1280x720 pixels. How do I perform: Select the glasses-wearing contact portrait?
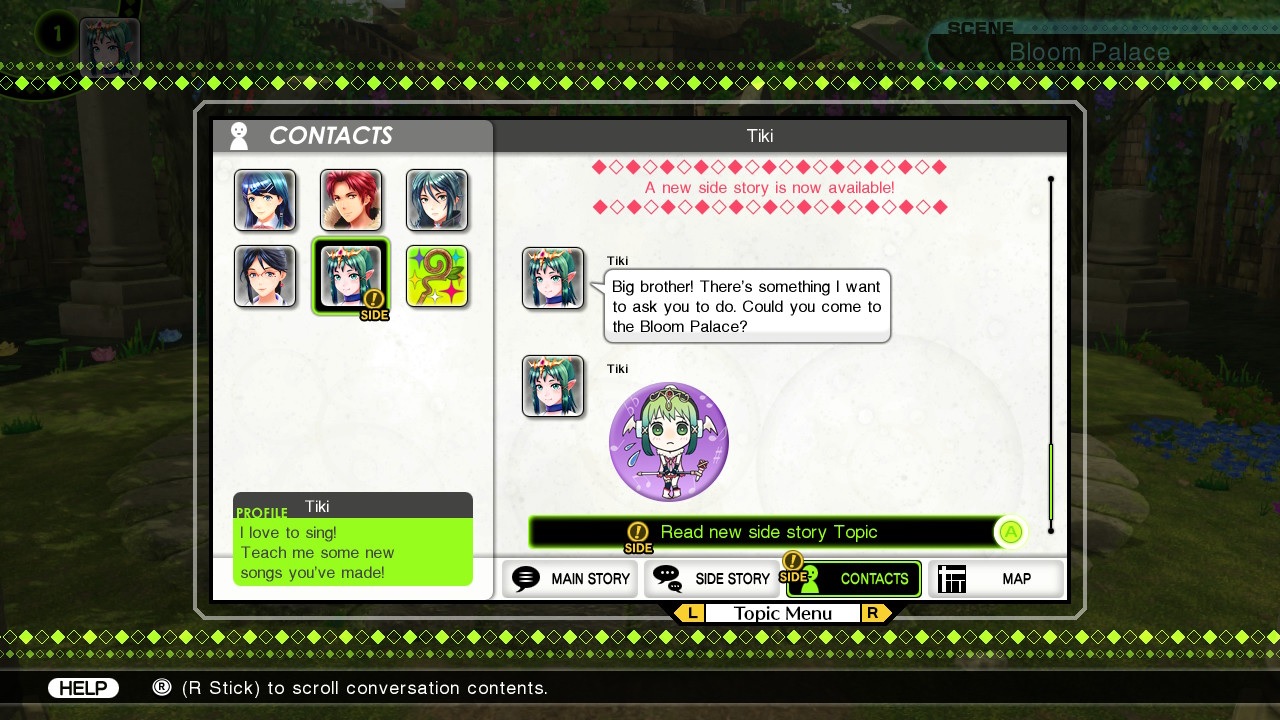tap(265, 276)
